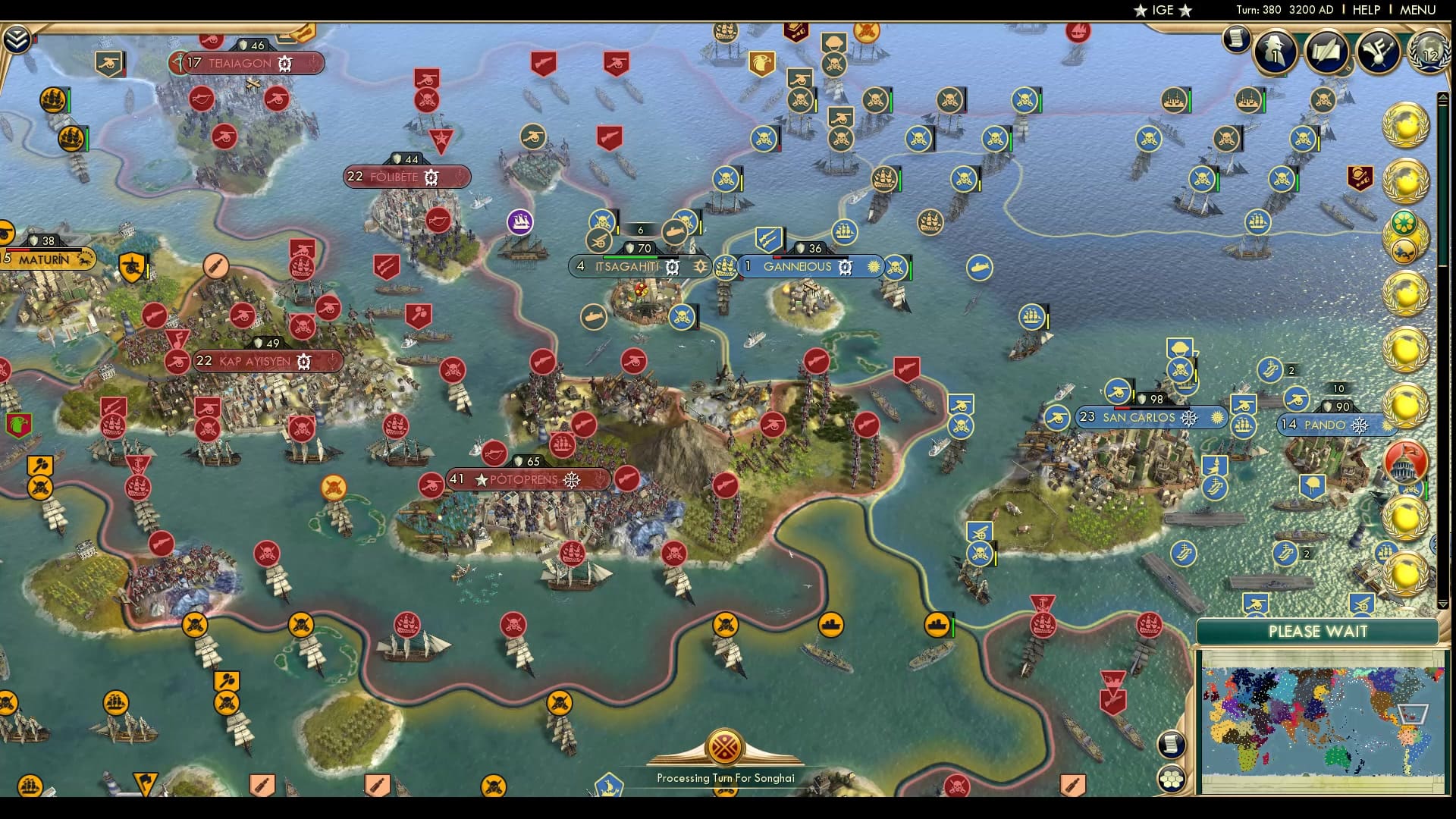Open the MENU in the top bar
Screen dimensions: 1456x819
point(1419,10)
